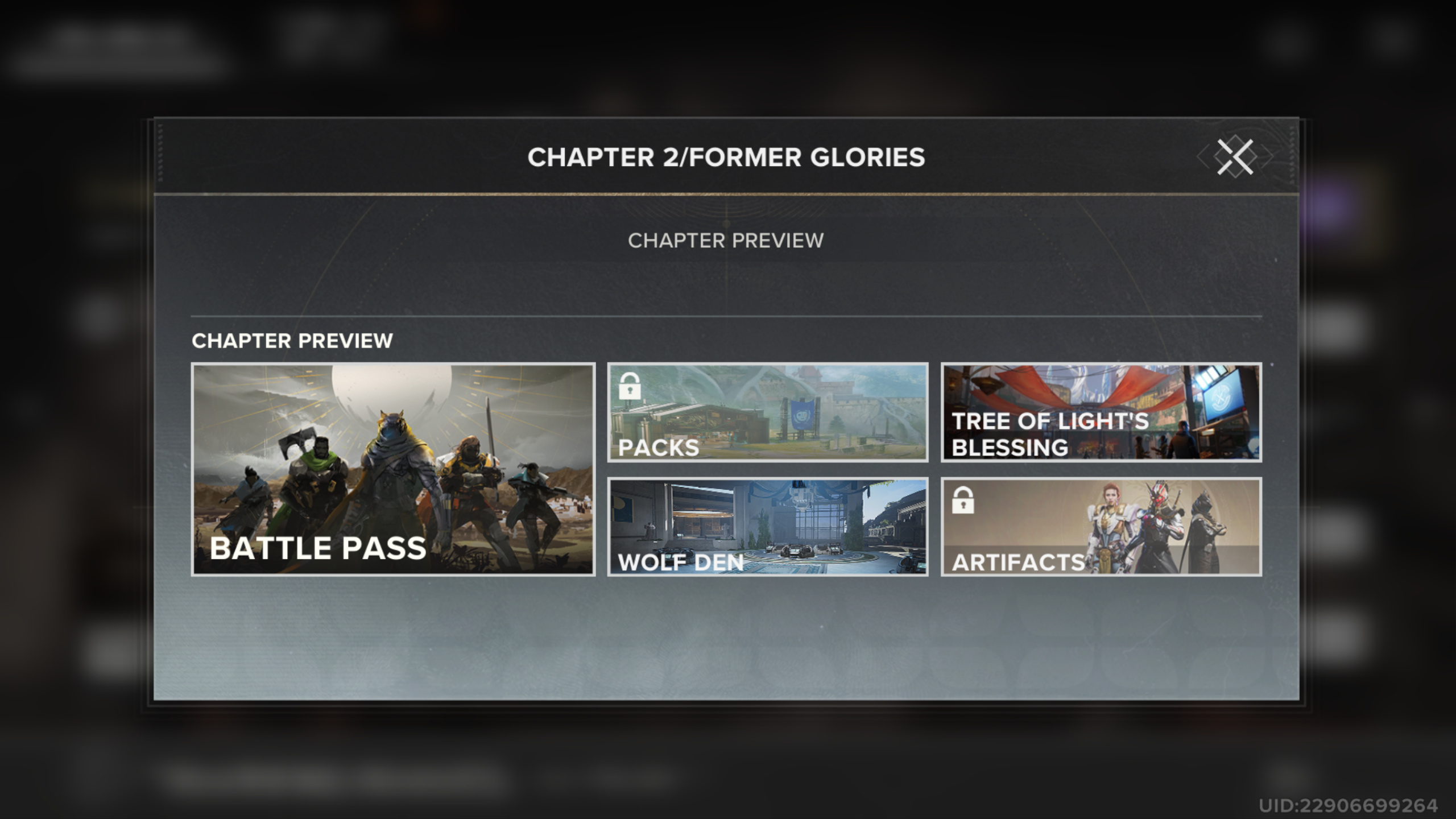
Task: Close the Chapter 2 preview dialog
Action: [x=1235, y=157]
